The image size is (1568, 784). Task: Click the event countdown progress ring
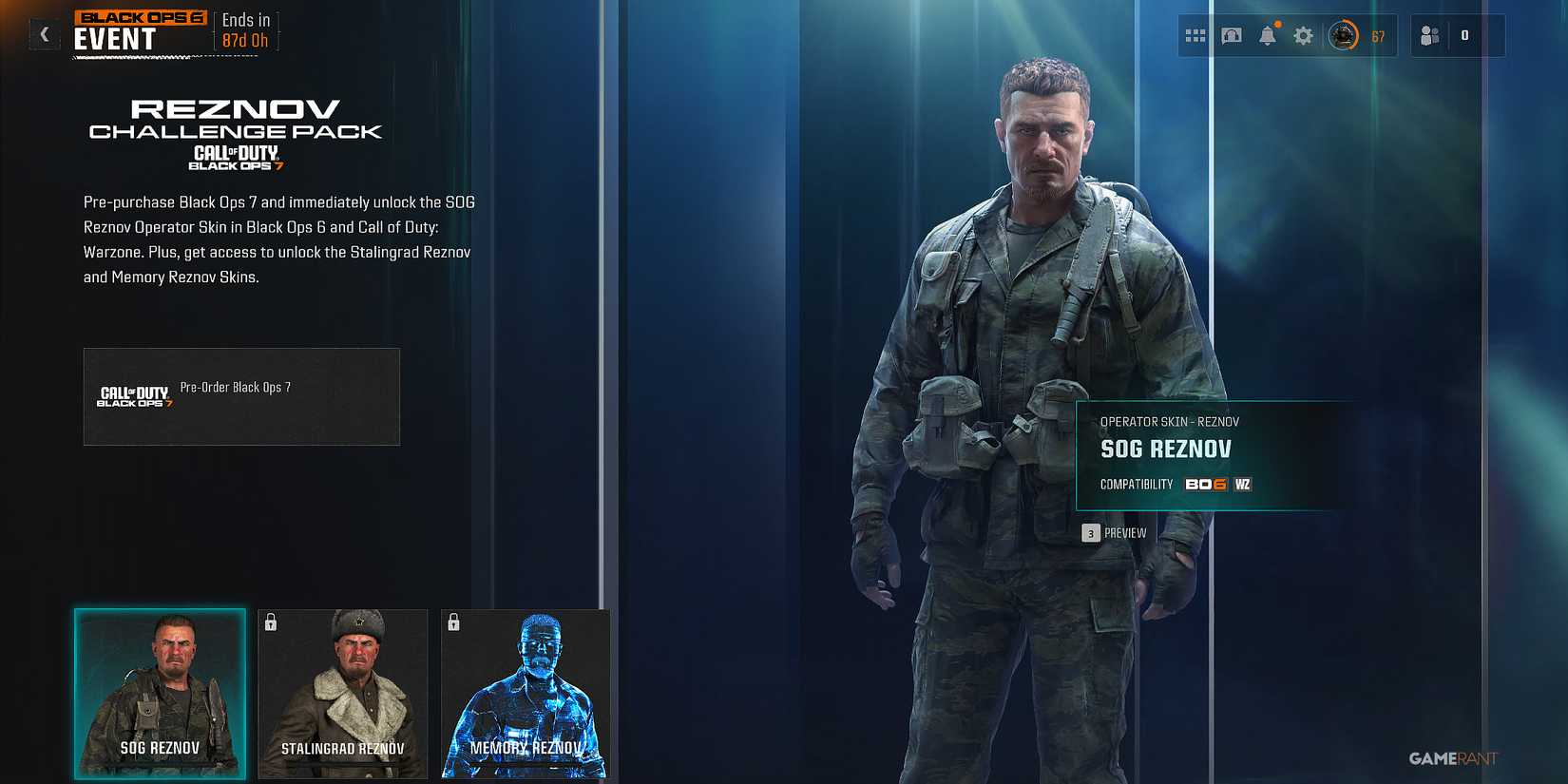pyautogui.click(x=1343, y=35)
